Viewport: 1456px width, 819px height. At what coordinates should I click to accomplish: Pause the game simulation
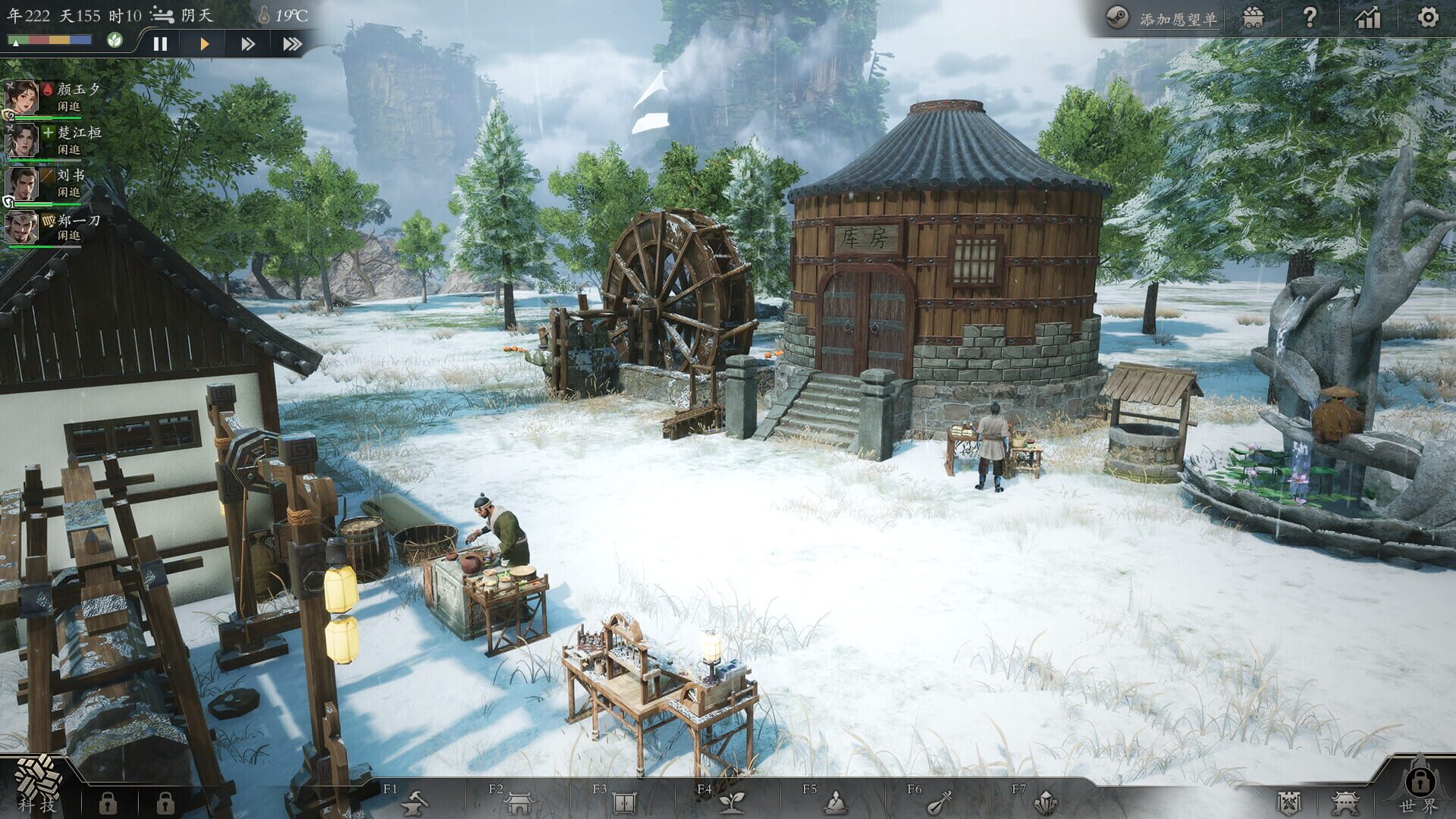pyautogui.click(x=160, y=43)
